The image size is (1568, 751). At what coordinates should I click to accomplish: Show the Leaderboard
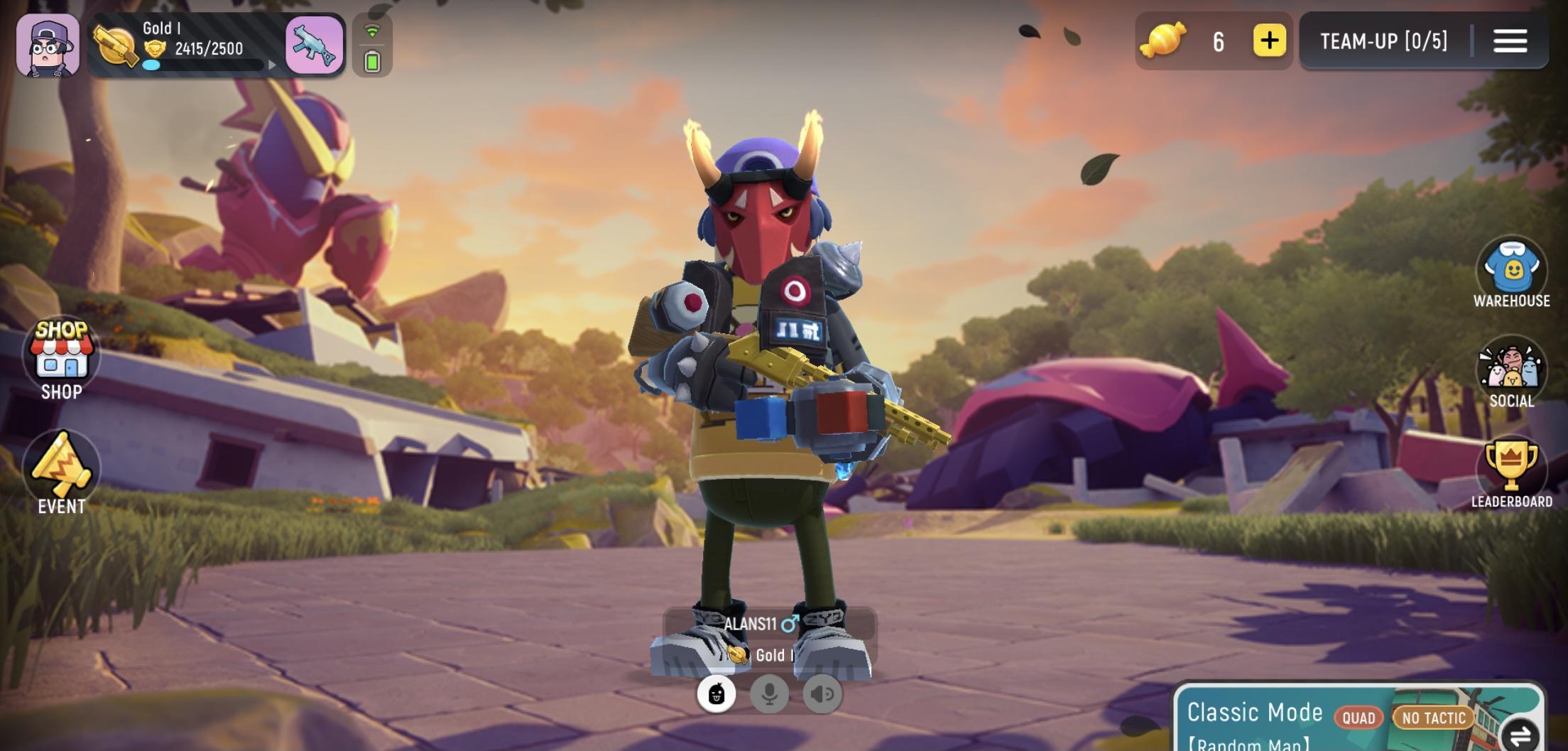point(1511,471)
